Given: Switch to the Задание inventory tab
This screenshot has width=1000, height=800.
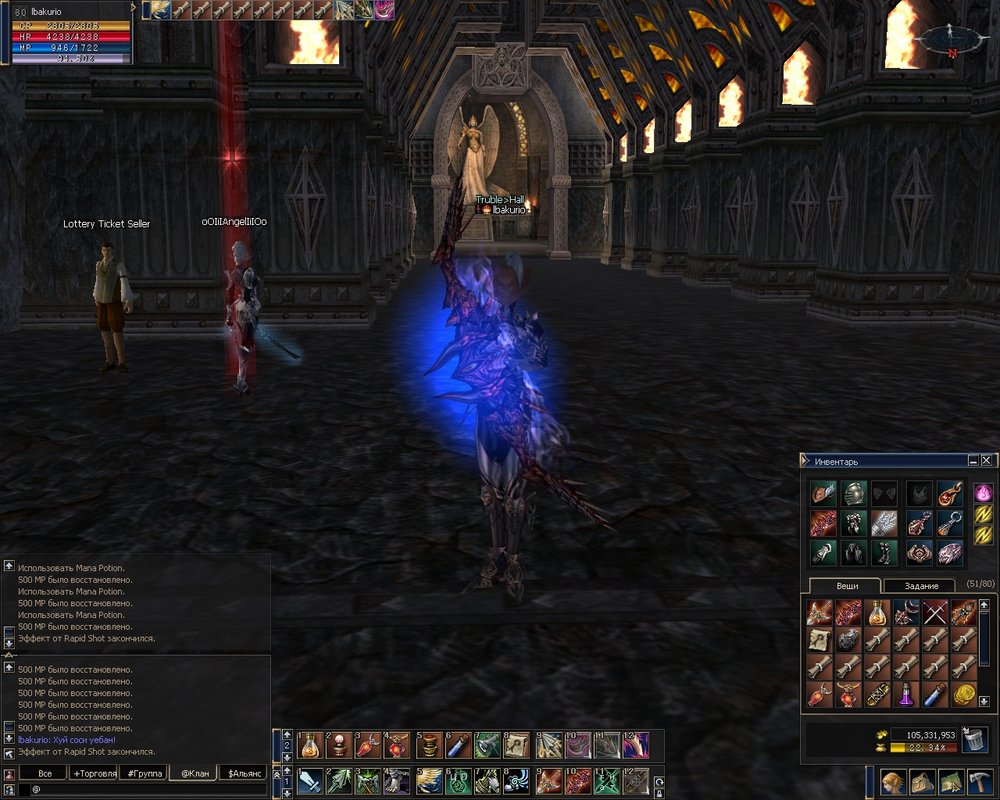Looking at the screenshot, I should tap(921, 585).
